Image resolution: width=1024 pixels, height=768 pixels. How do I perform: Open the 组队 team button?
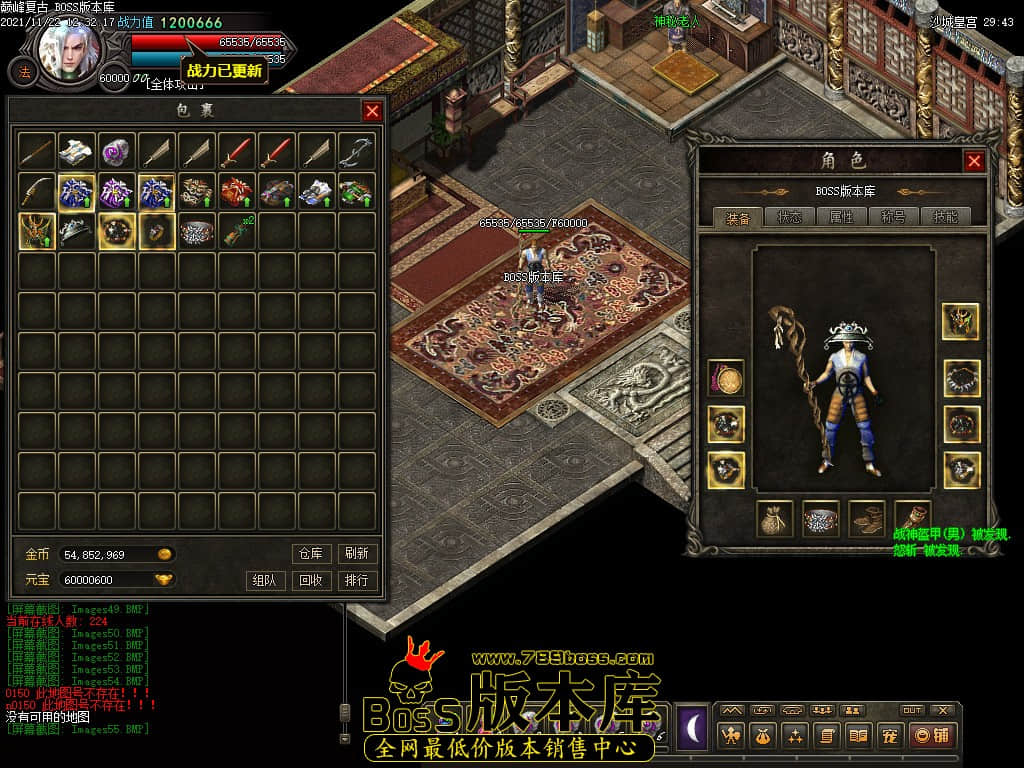265,580
